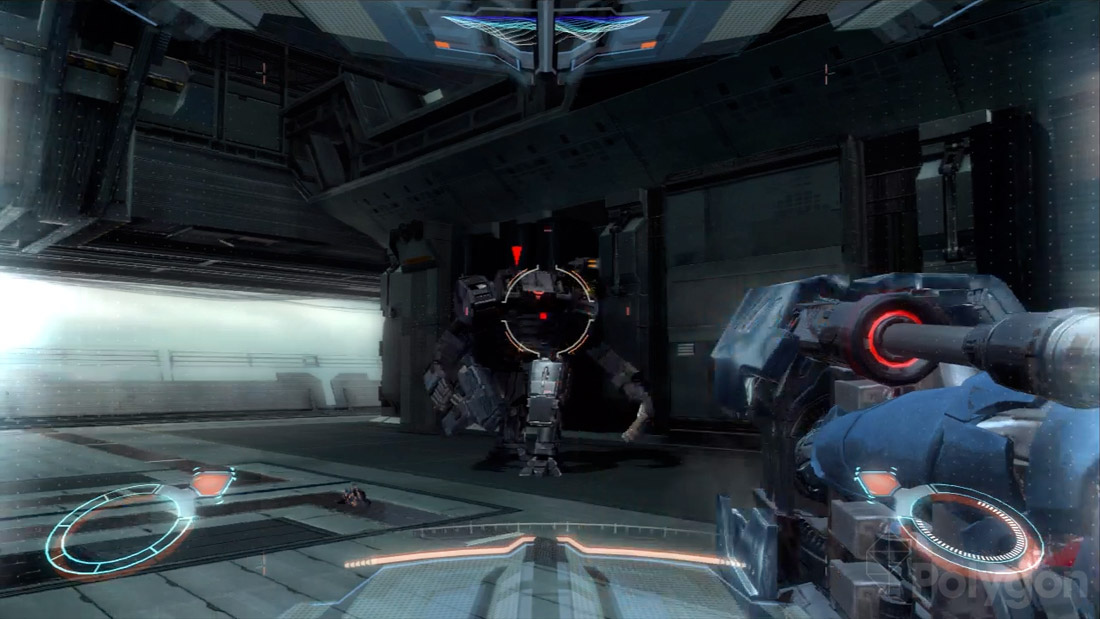Click the orange pentagon icon above right gauge
This screenshot has width=1100, height=619.
[880, 484]
